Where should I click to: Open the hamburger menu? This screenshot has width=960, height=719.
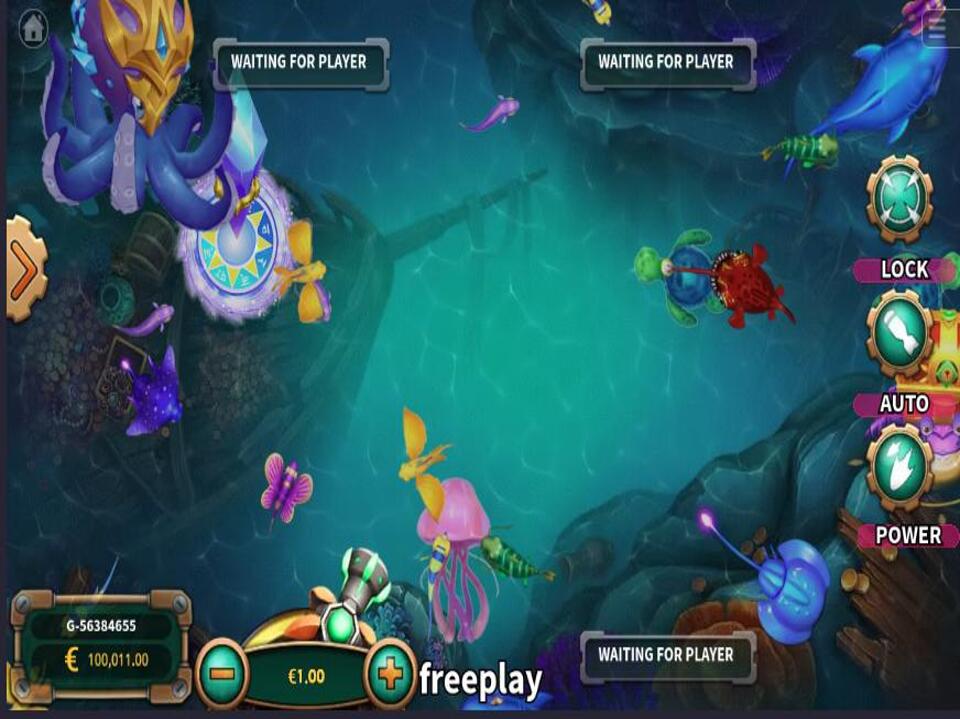[936, 29]
